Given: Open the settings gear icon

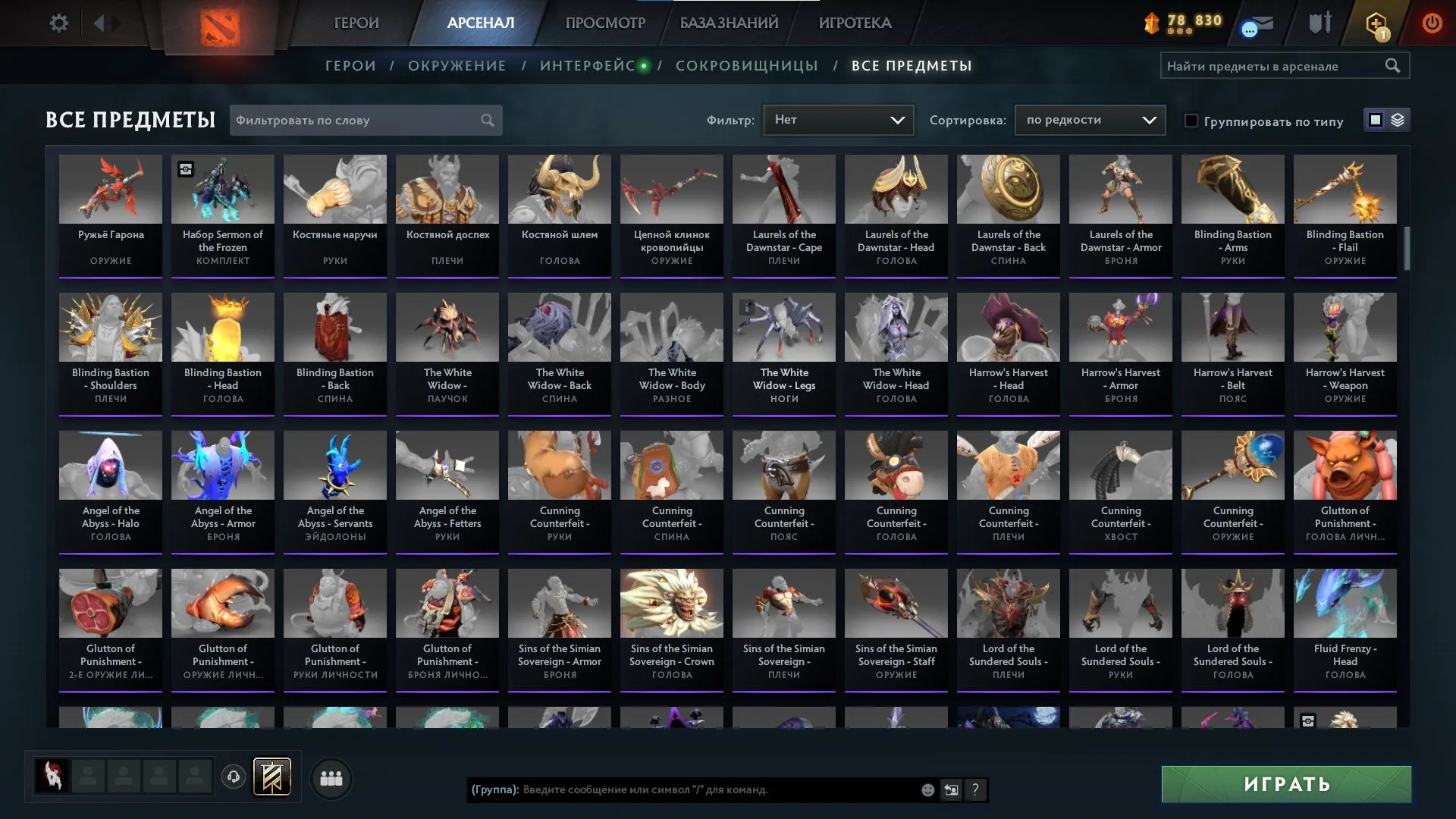Looking at the screenshot, I should 59,23.
